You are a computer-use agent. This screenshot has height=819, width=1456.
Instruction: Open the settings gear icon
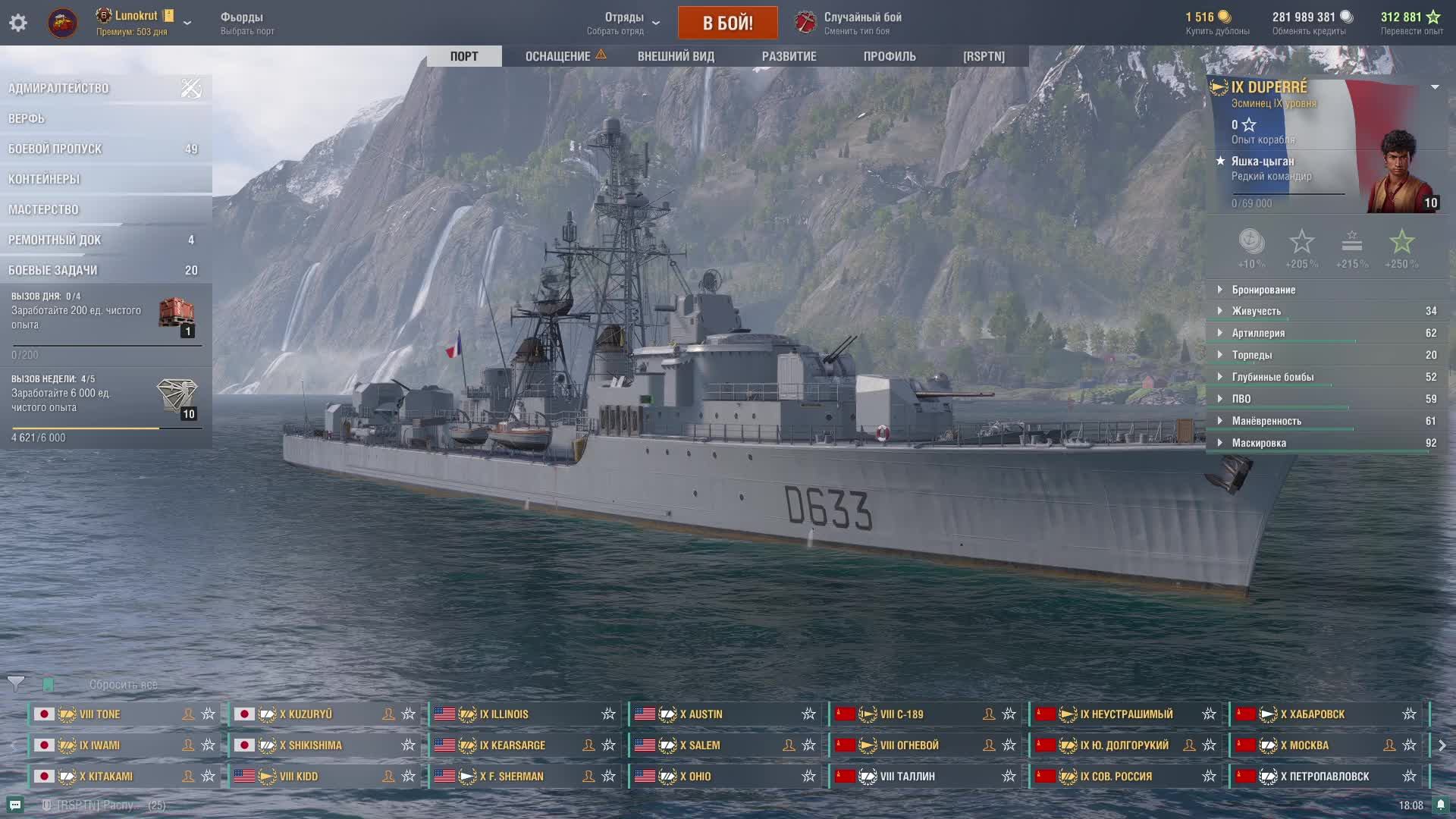tap(18, 23)
